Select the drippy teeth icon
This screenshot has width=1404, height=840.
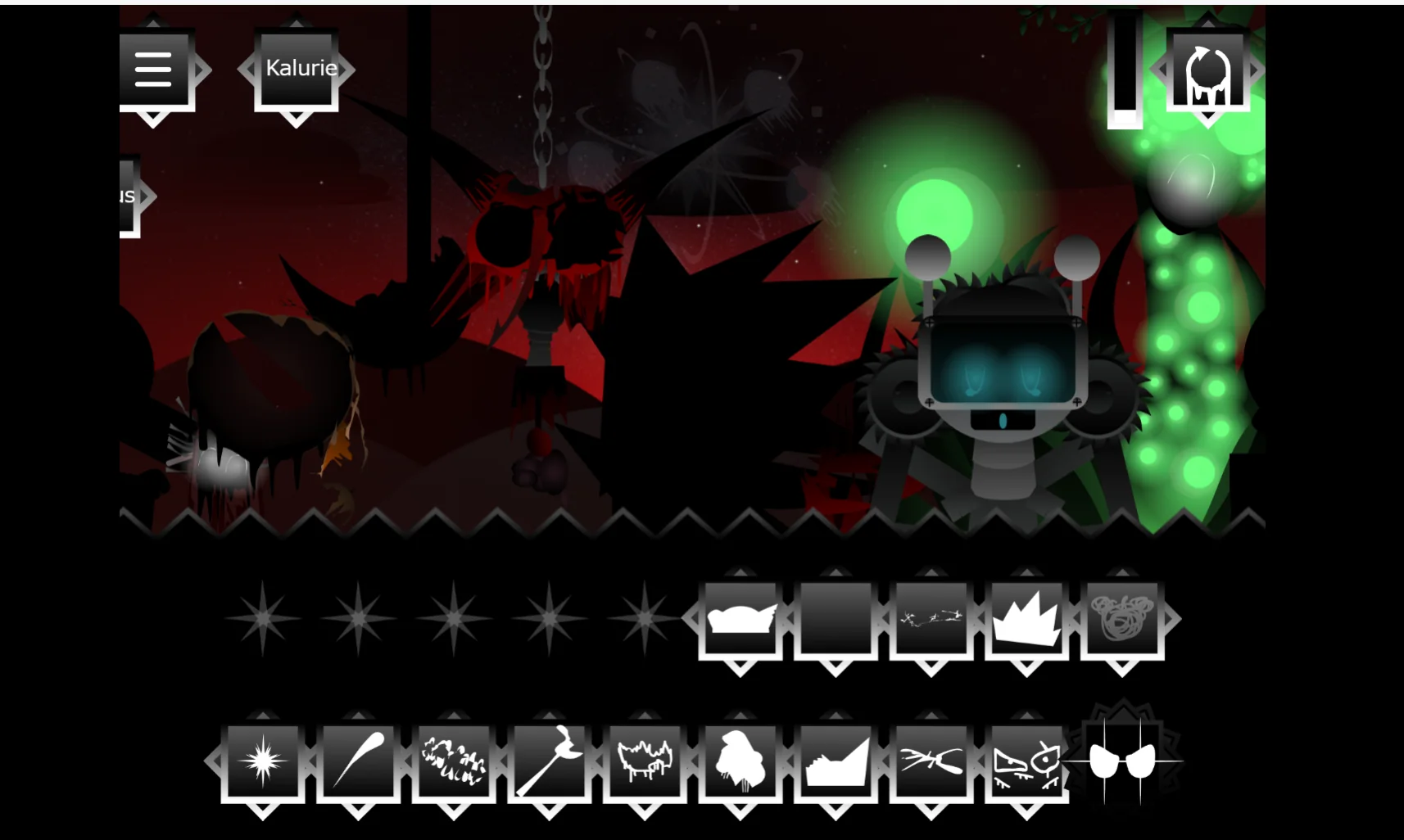coord(645,761)
